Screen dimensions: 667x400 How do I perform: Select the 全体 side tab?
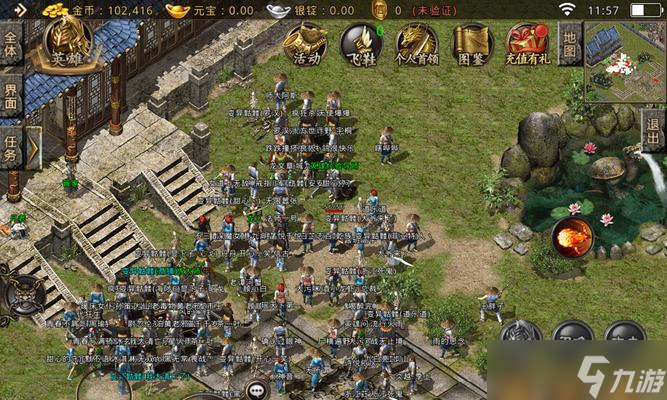click(11, 43)
